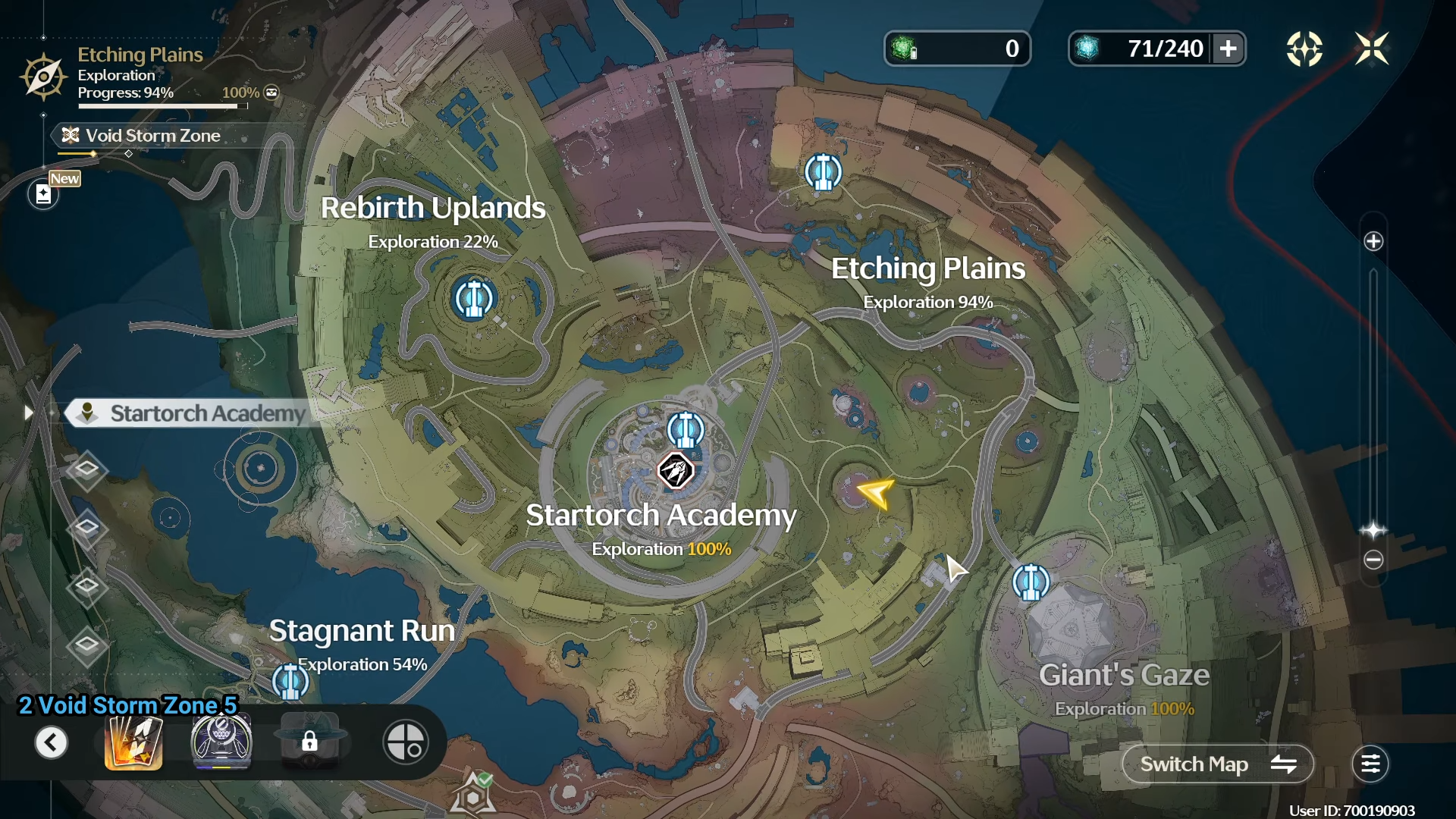Select the card challenge icon in bottom bar
Screen dimensions: 1456x819
pyautogui.click(x=133, y=742)
